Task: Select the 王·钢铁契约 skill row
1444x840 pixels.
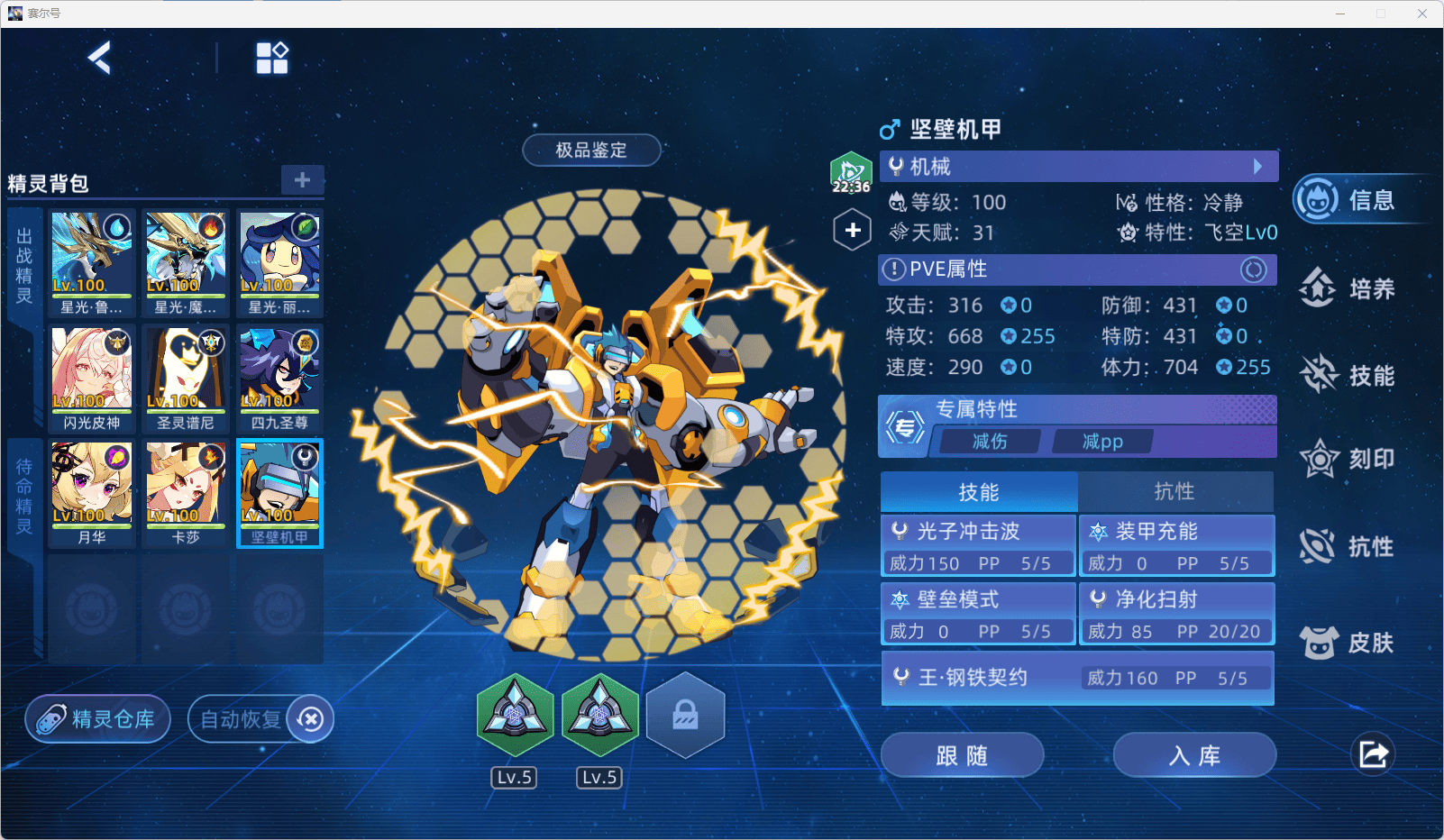Action: [1077, 678]
